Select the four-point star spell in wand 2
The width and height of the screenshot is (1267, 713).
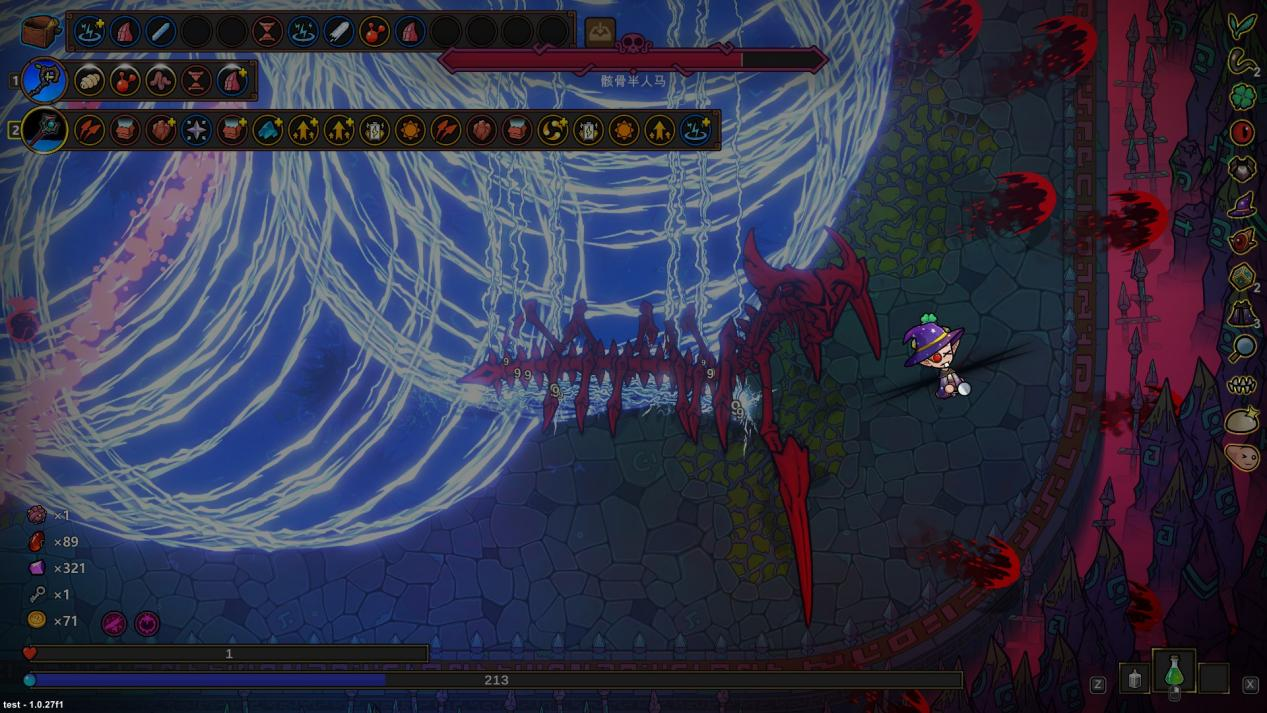(196, 130)
